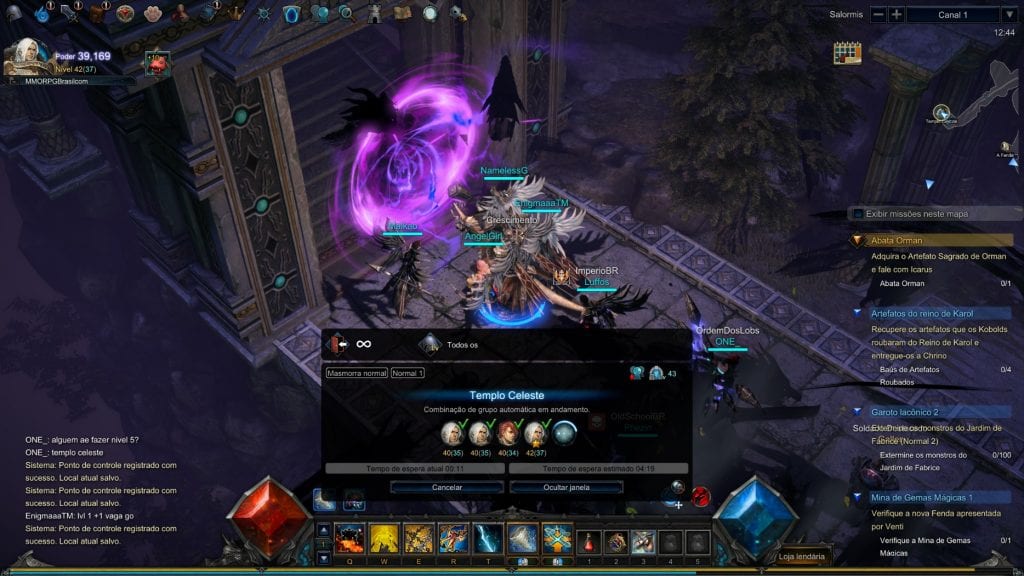The width and height of the screenshot is (1024, 576).
Task: Select the Abata Orman quest entry
Action: click(897, 240)
